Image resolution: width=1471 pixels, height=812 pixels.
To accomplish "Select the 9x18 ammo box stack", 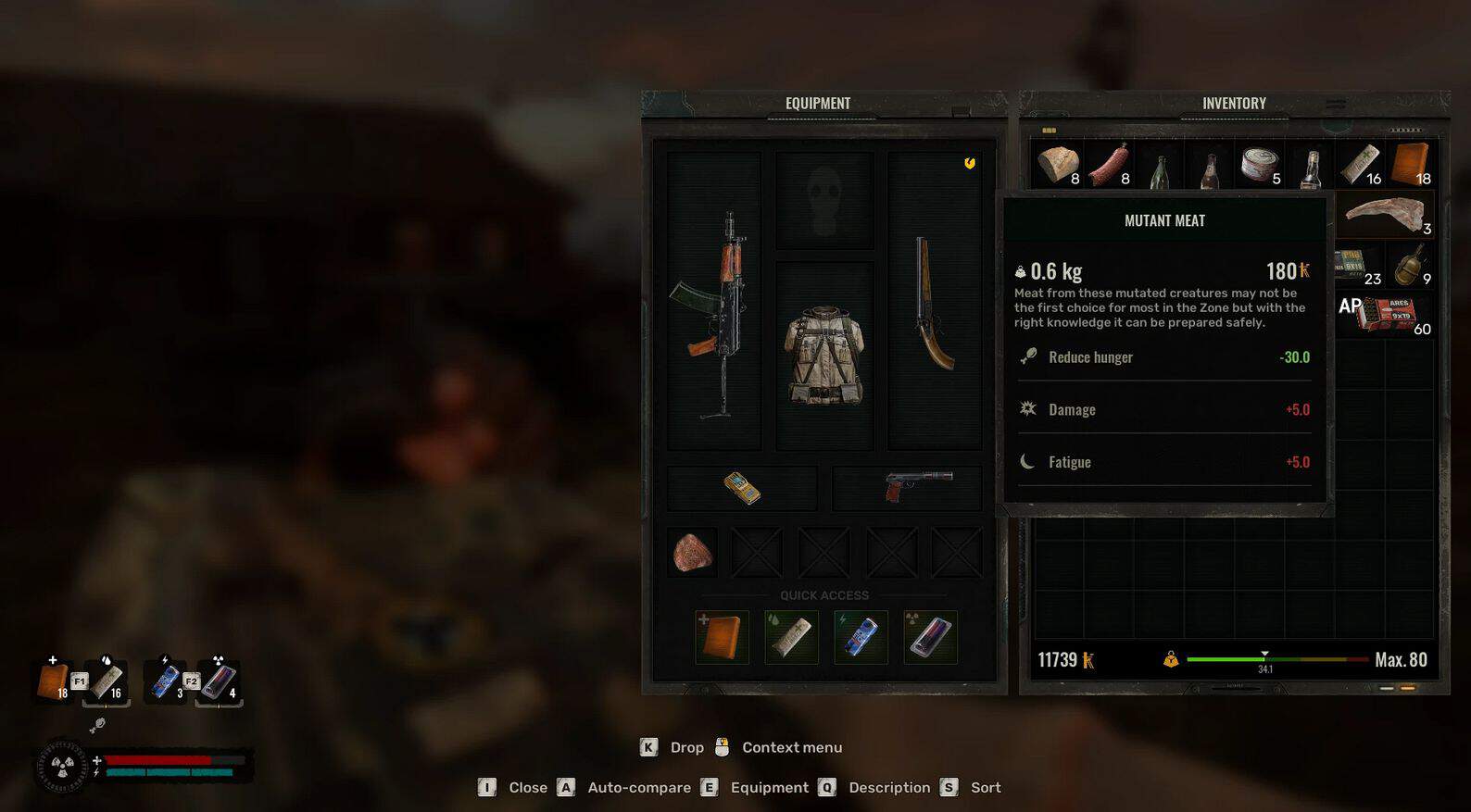I will pos(1358,265).
